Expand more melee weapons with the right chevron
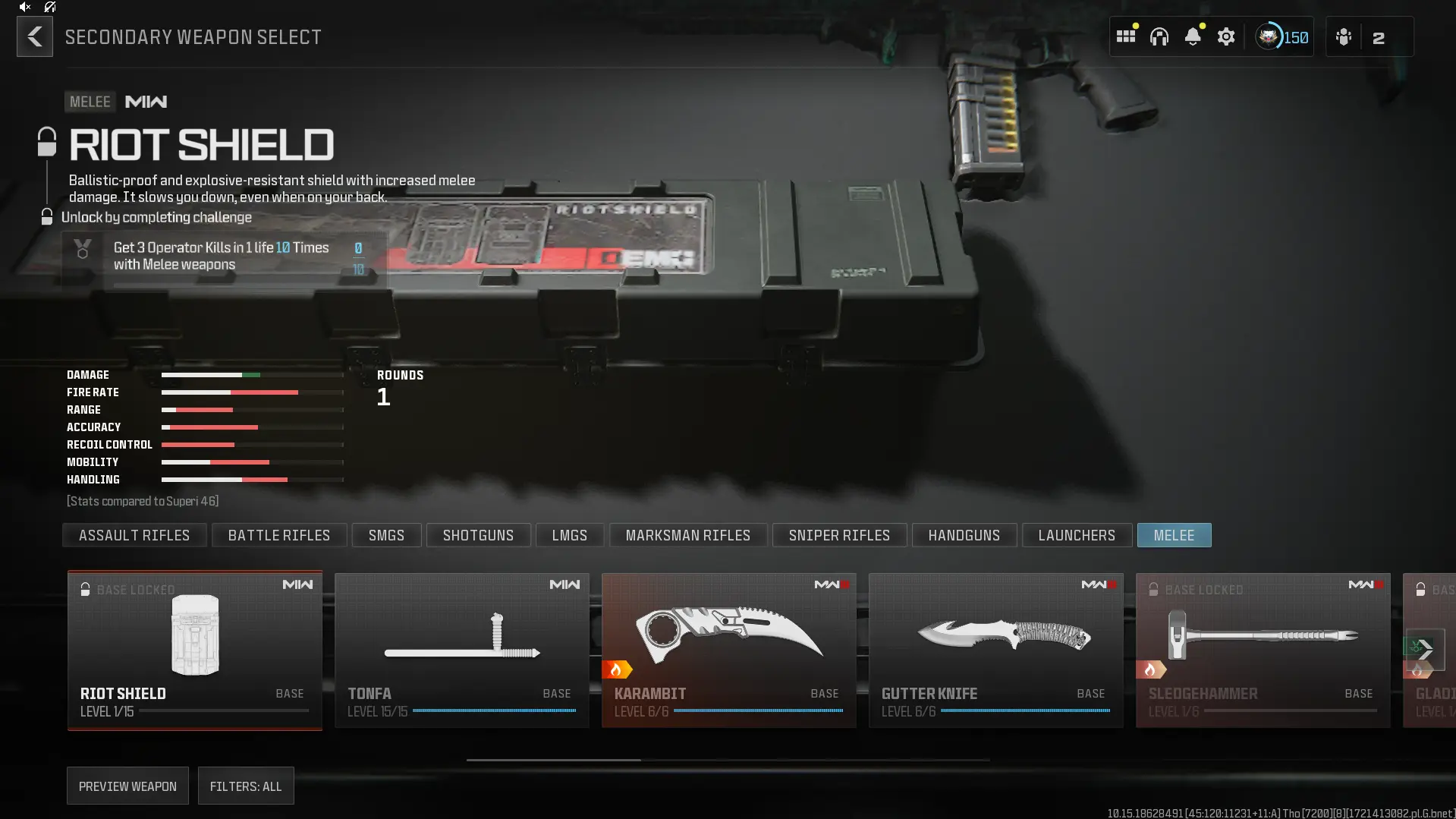Screen dimensions: 1456x819 point(1426,650)
